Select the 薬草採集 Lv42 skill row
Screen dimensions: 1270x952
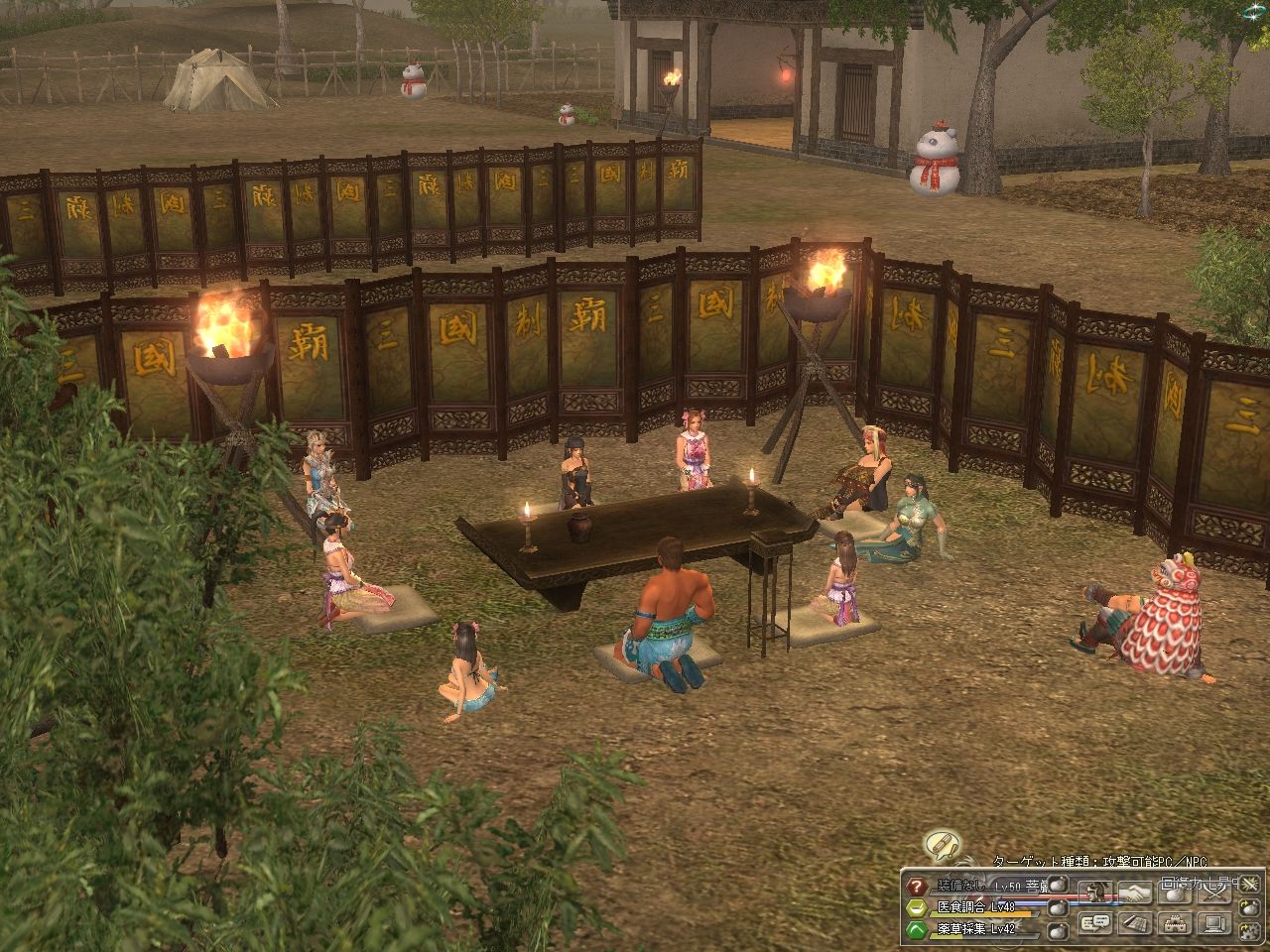(x=976, y=929)
